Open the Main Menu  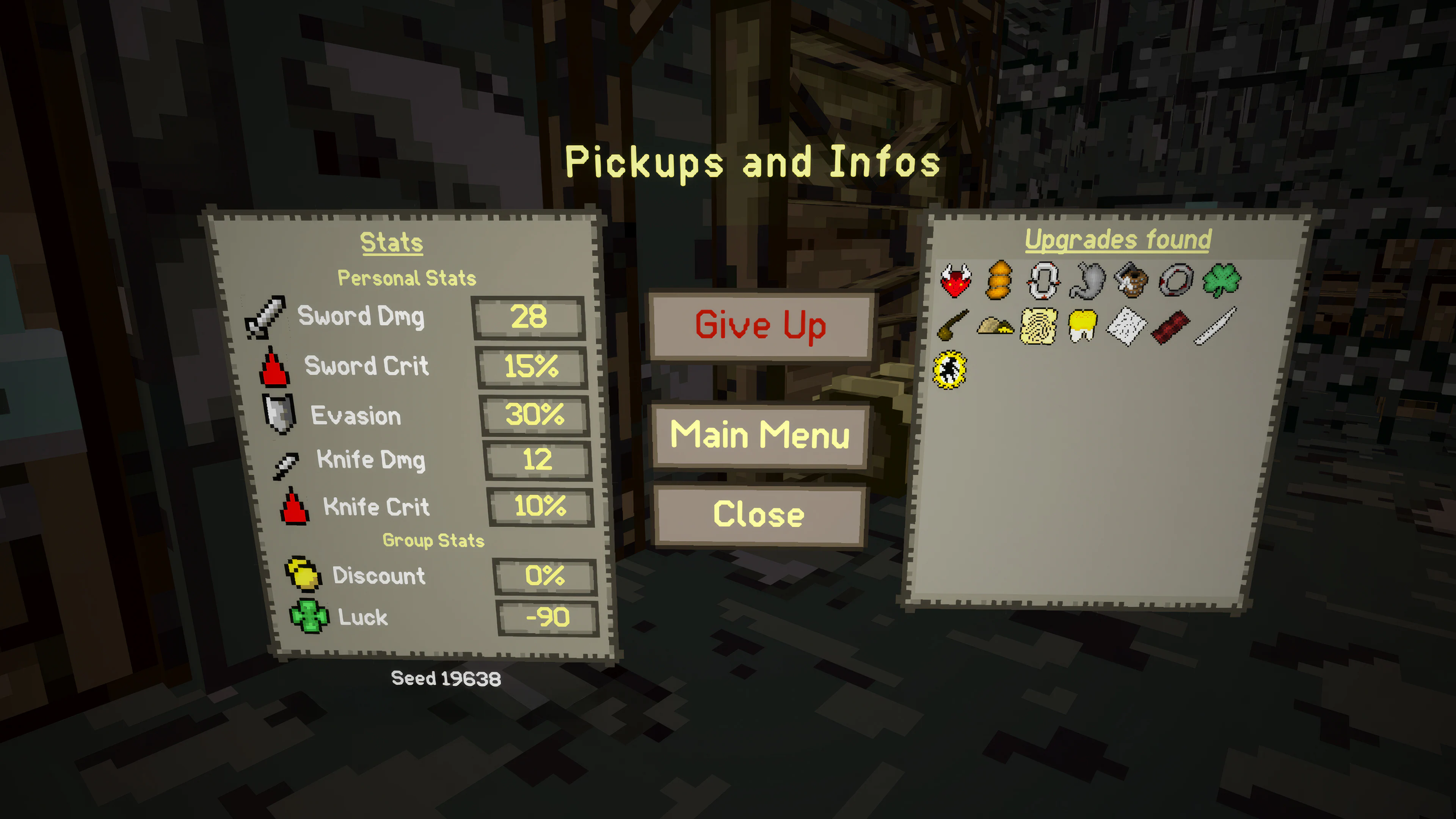[x=760, y=435]
